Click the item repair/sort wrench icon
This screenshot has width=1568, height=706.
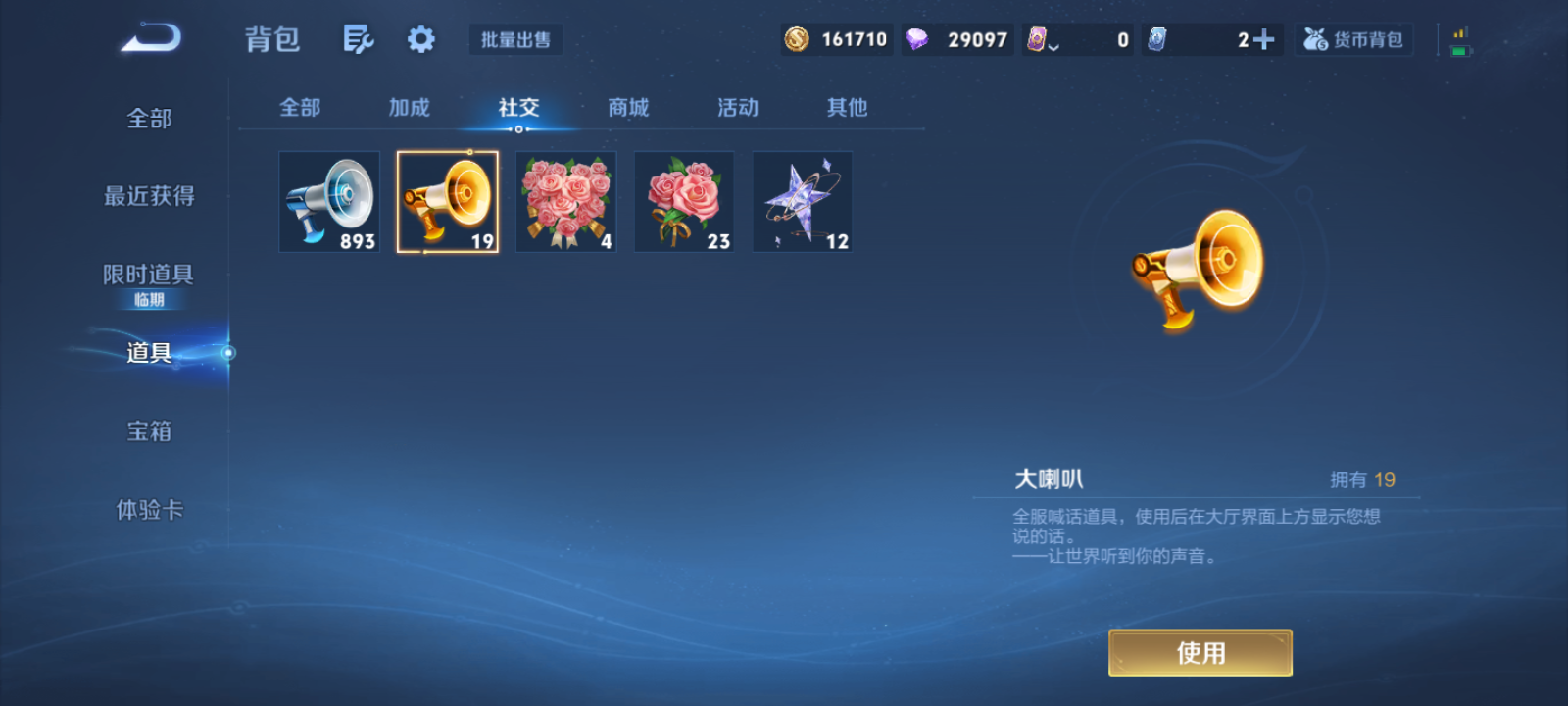[358, 37]
